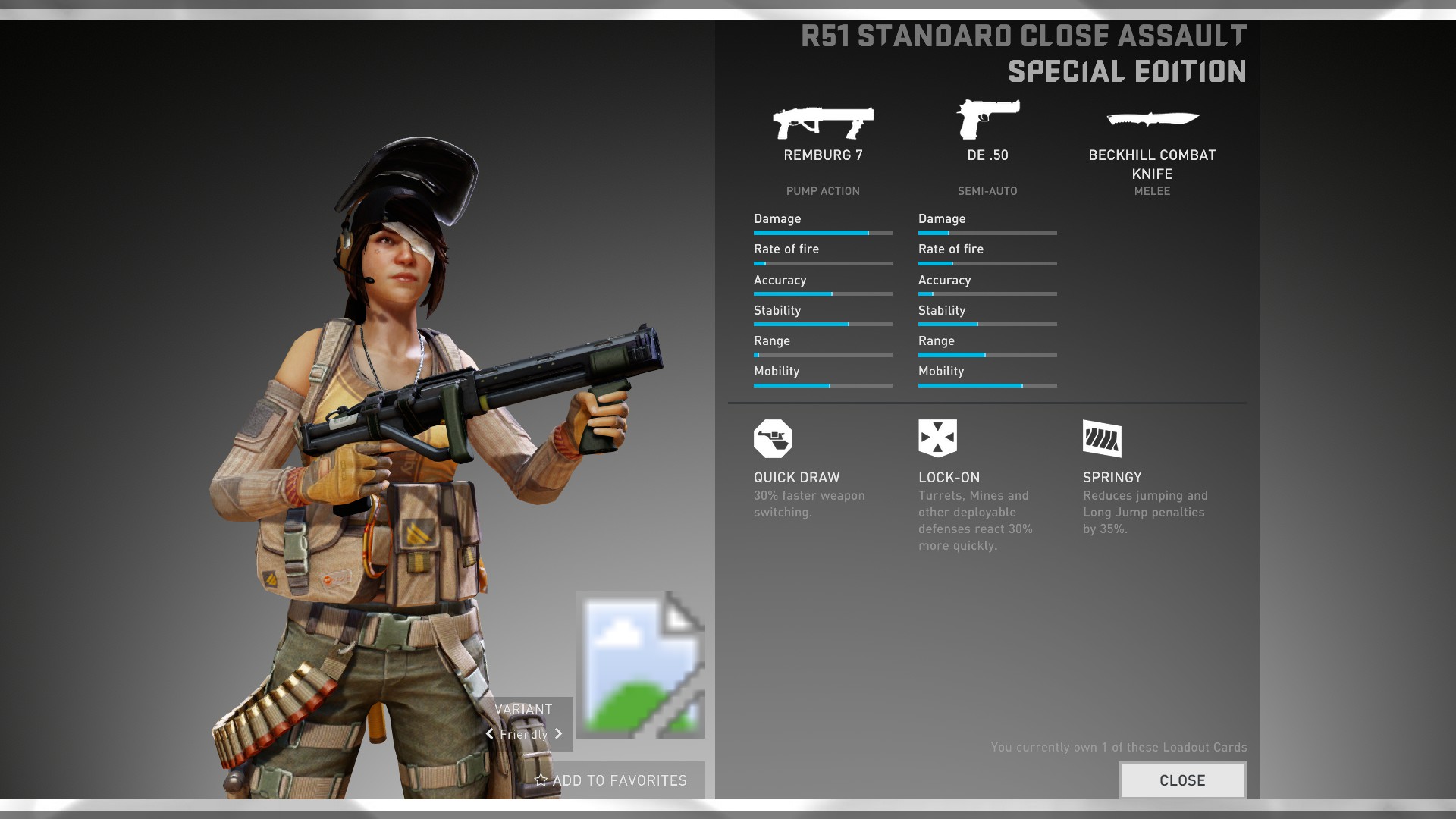This screenshot has height=819, width=1456.
Task: Close the loadout card panel
Action: (1182, 780)
